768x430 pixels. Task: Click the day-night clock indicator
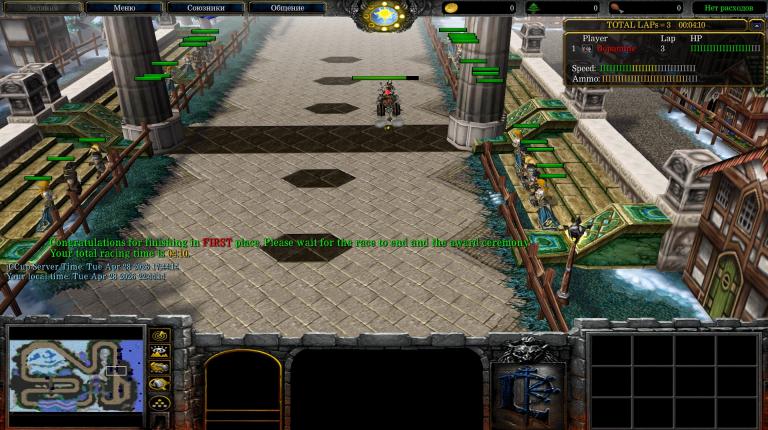point(384,15)
